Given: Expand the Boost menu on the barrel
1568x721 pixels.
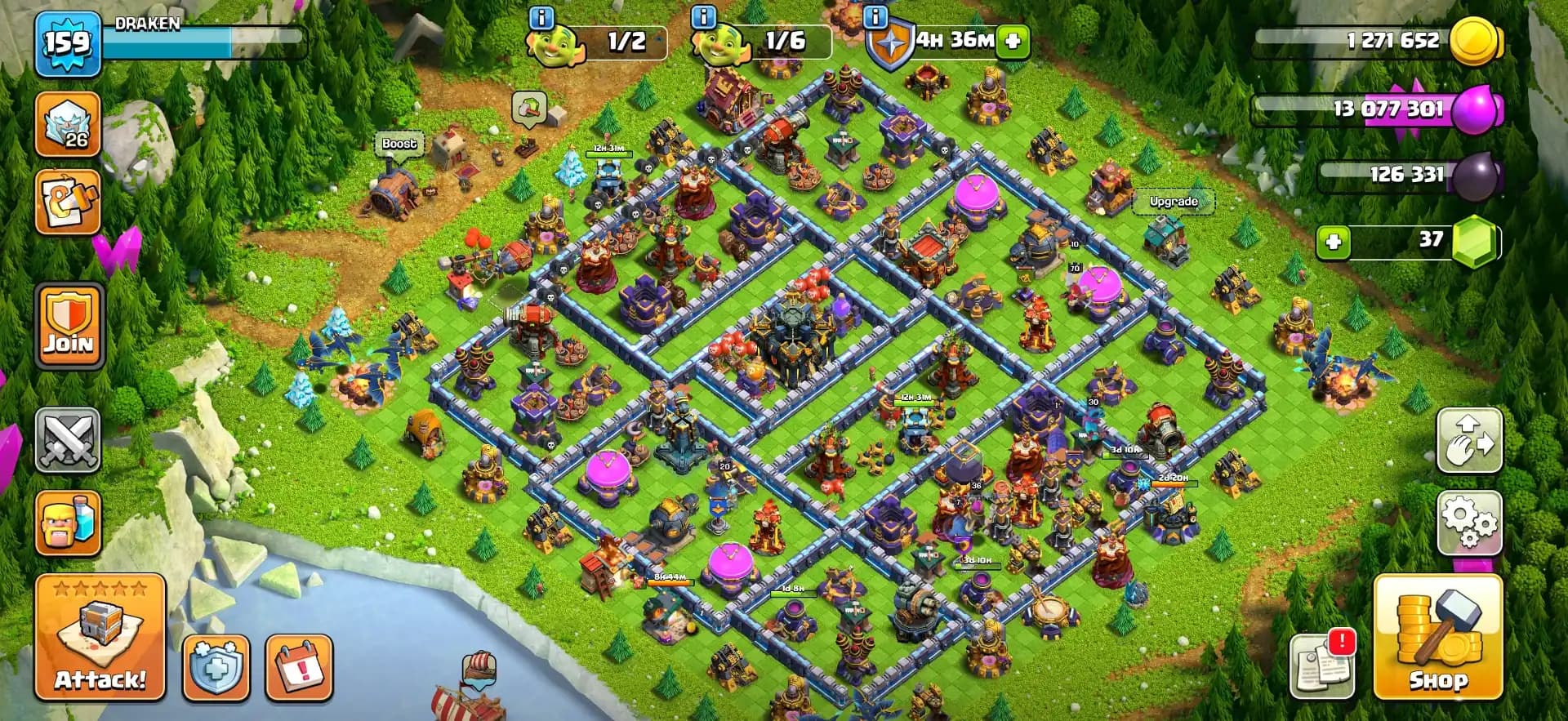Looking at the screenshot, I should [x=398, y=144].
